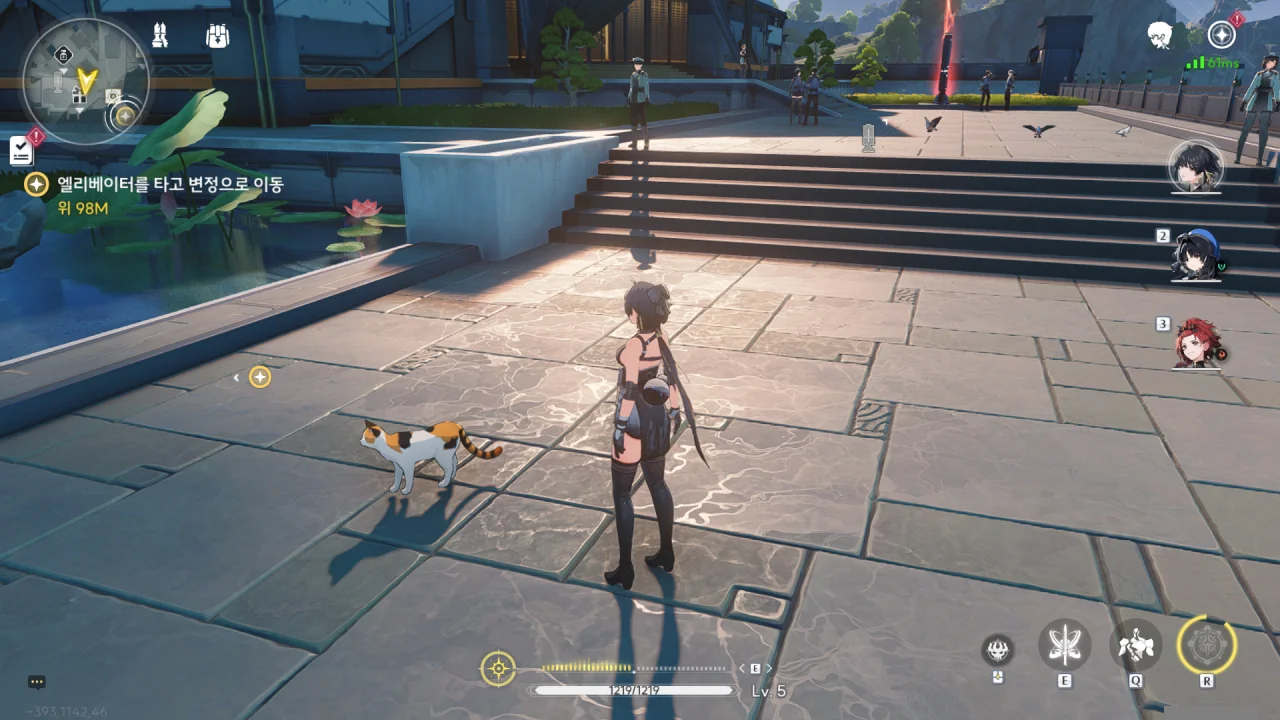Click the yellow quest waypoint marker

[260, 377]
